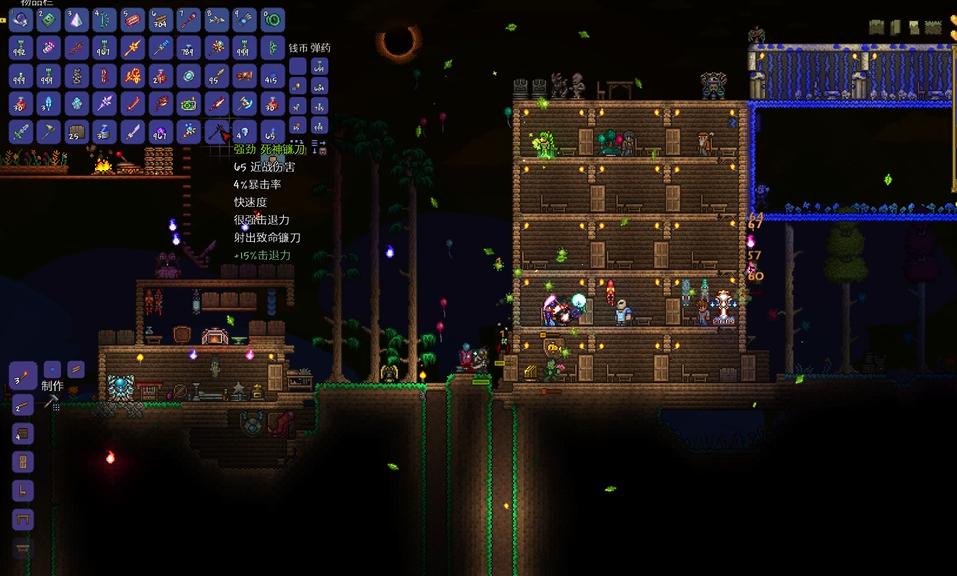Craft the torch recipe

tap(22, 376)
